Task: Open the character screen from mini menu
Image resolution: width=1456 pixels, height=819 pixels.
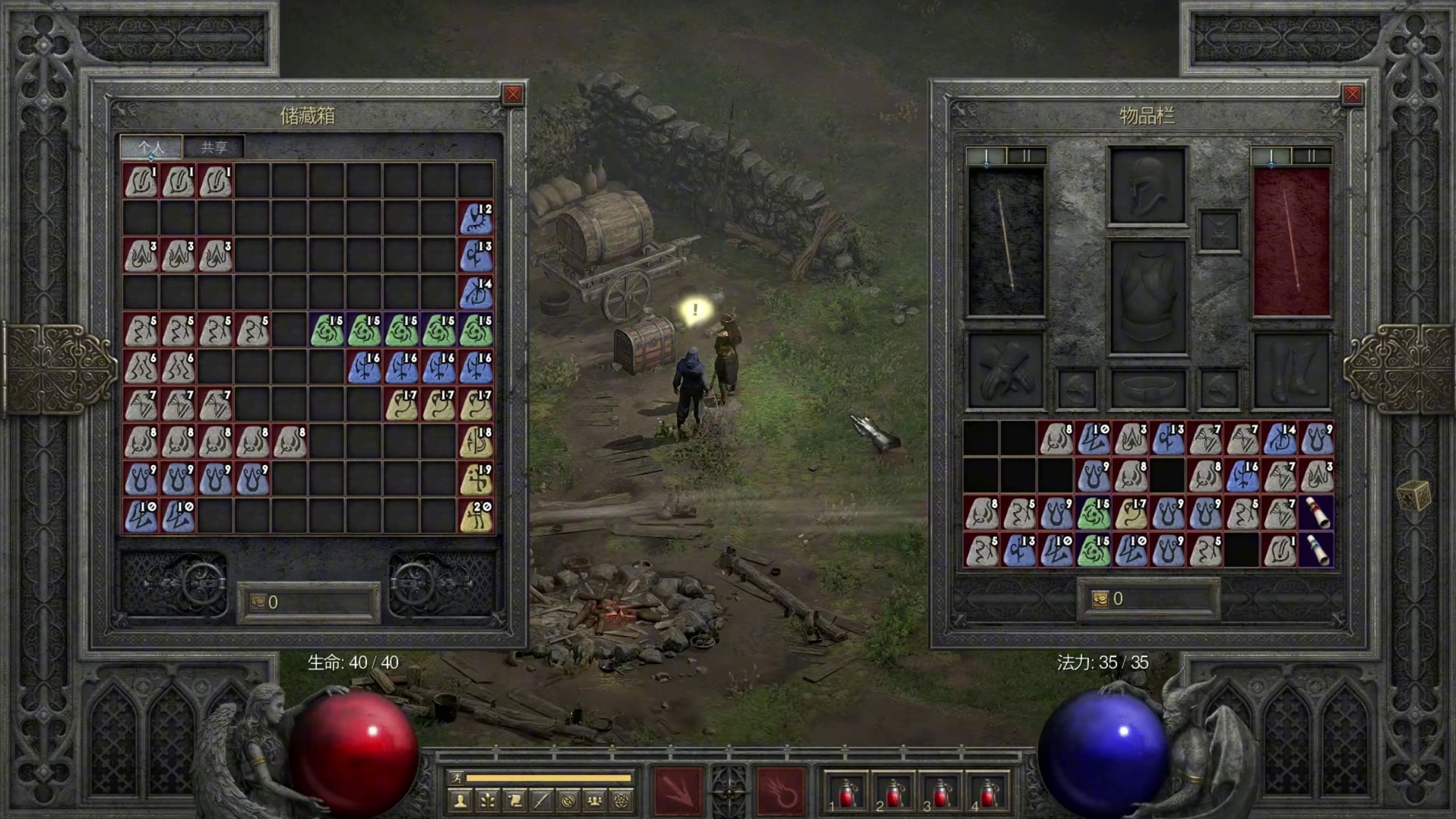Action: point(461,801)
